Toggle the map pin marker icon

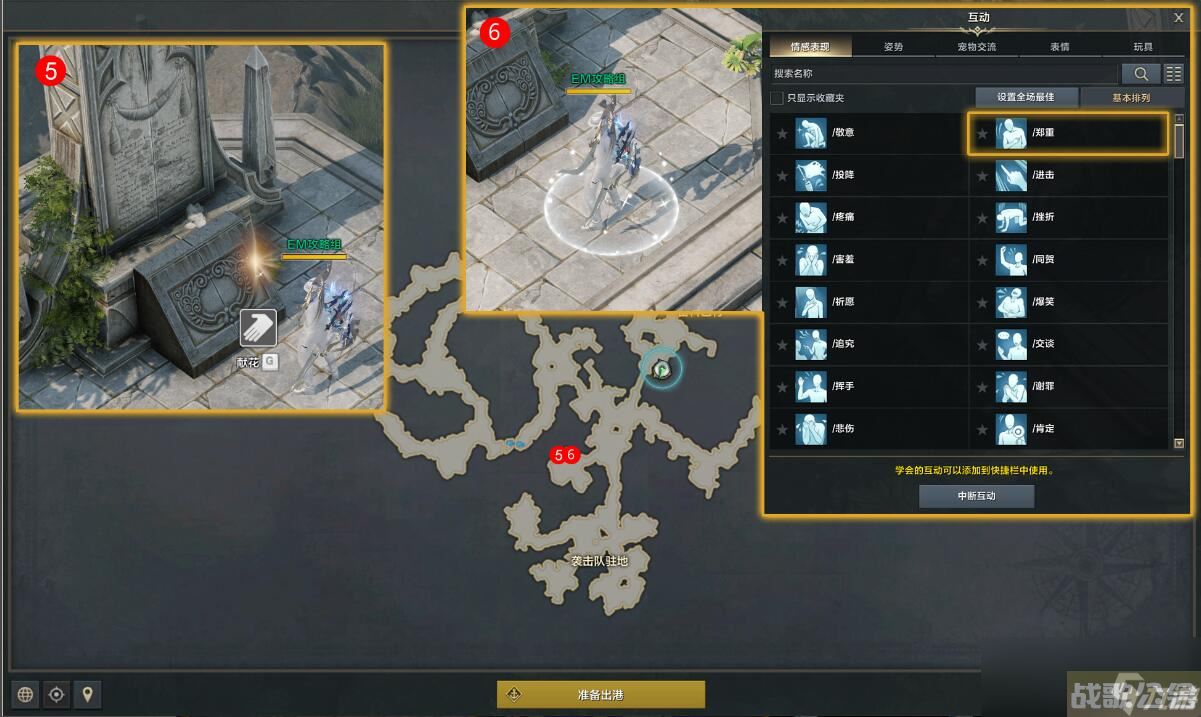pos(88,694)
